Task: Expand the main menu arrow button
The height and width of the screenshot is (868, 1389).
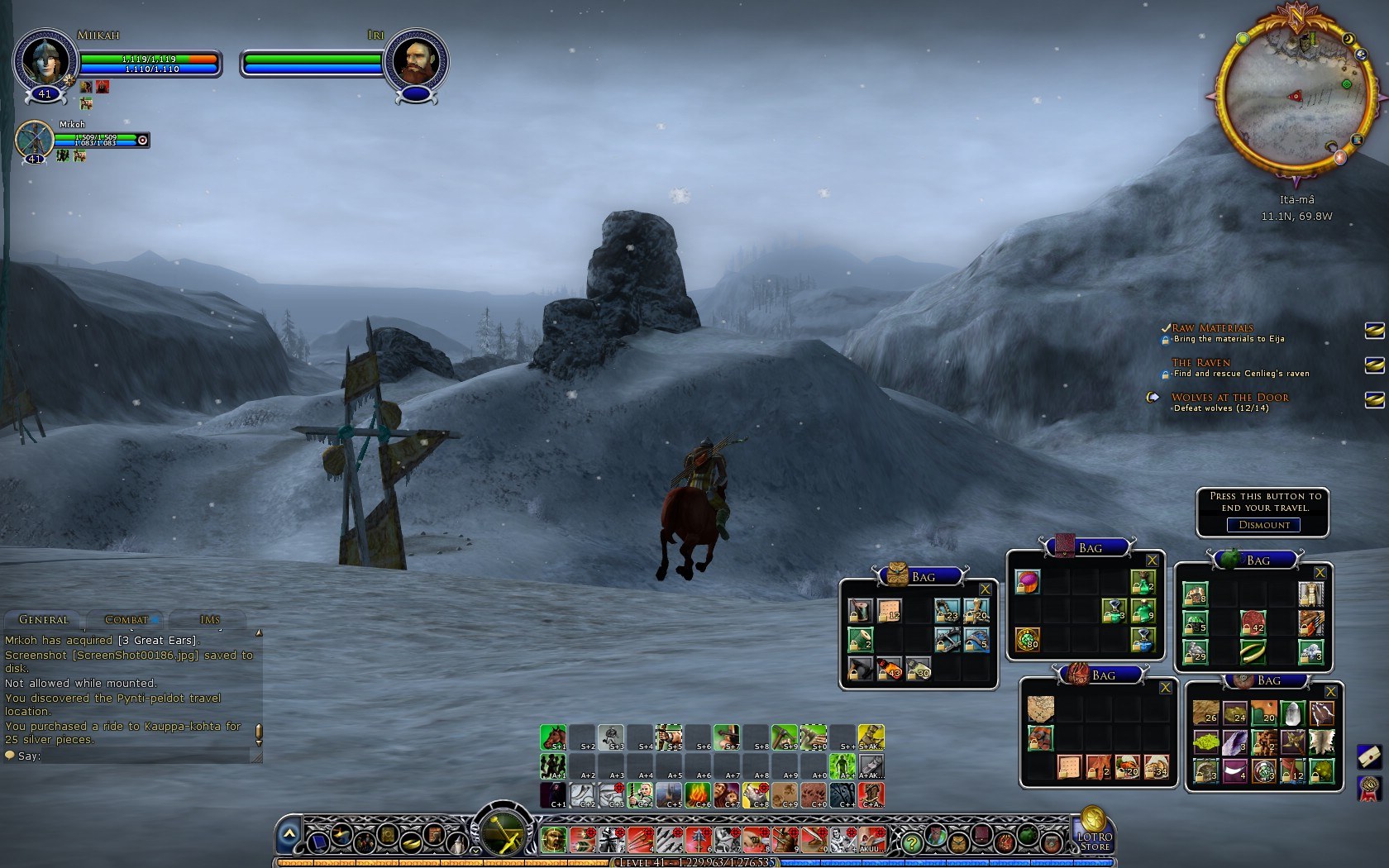Action: pyautogui.click(x=289, y=836)
